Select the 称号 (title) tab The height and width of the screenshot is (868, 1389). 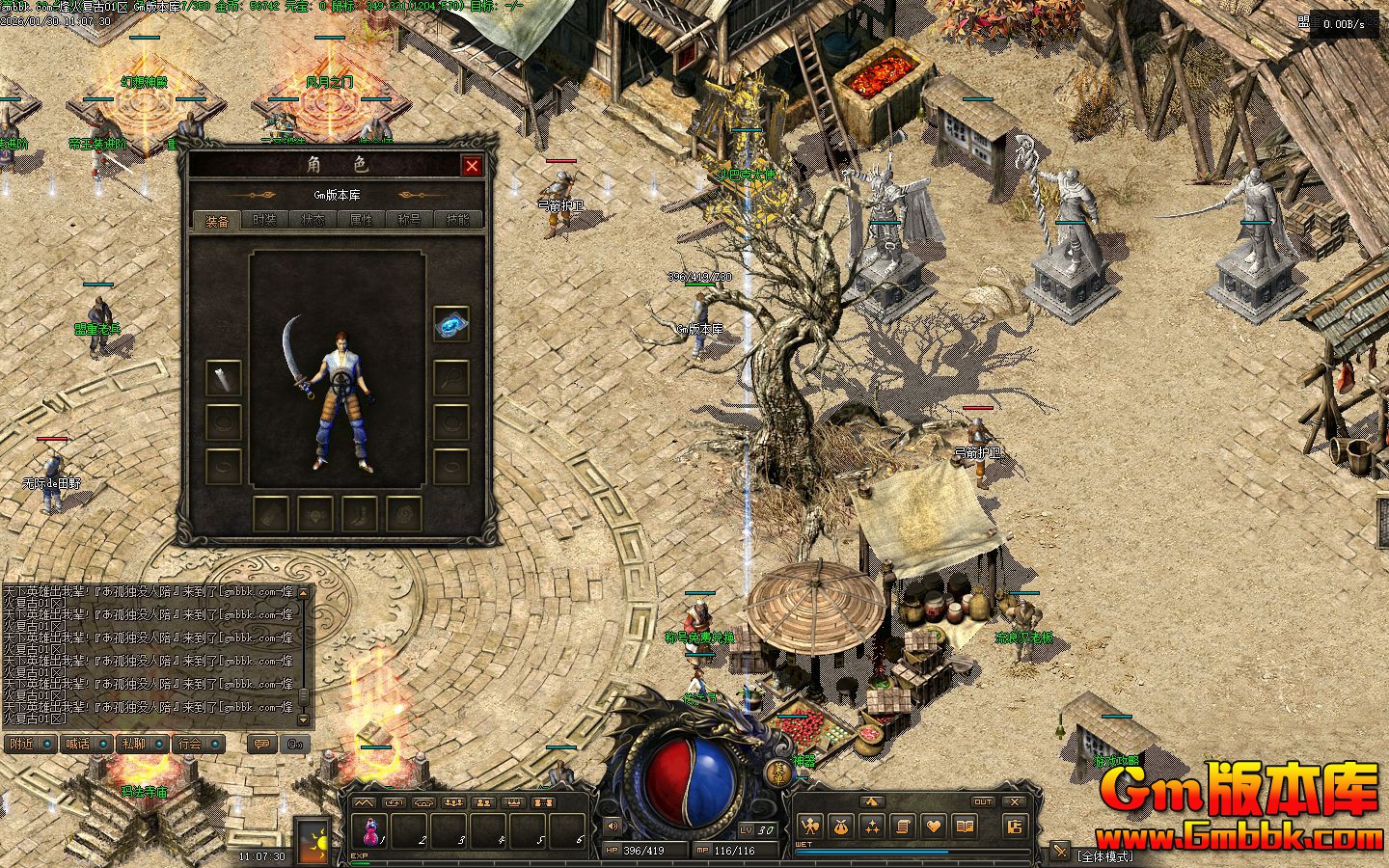409,220
